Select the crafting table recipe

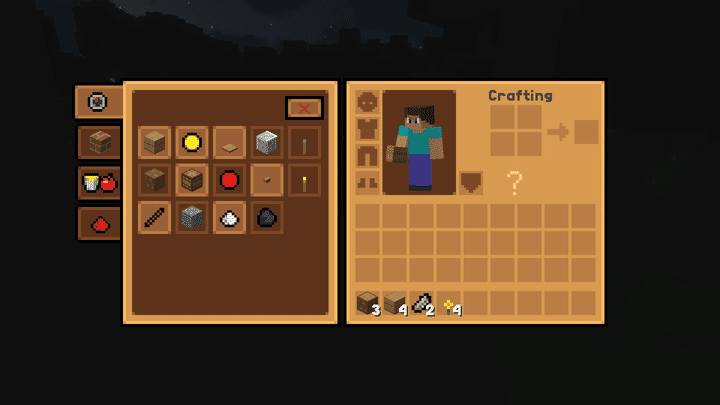[192, 180]
